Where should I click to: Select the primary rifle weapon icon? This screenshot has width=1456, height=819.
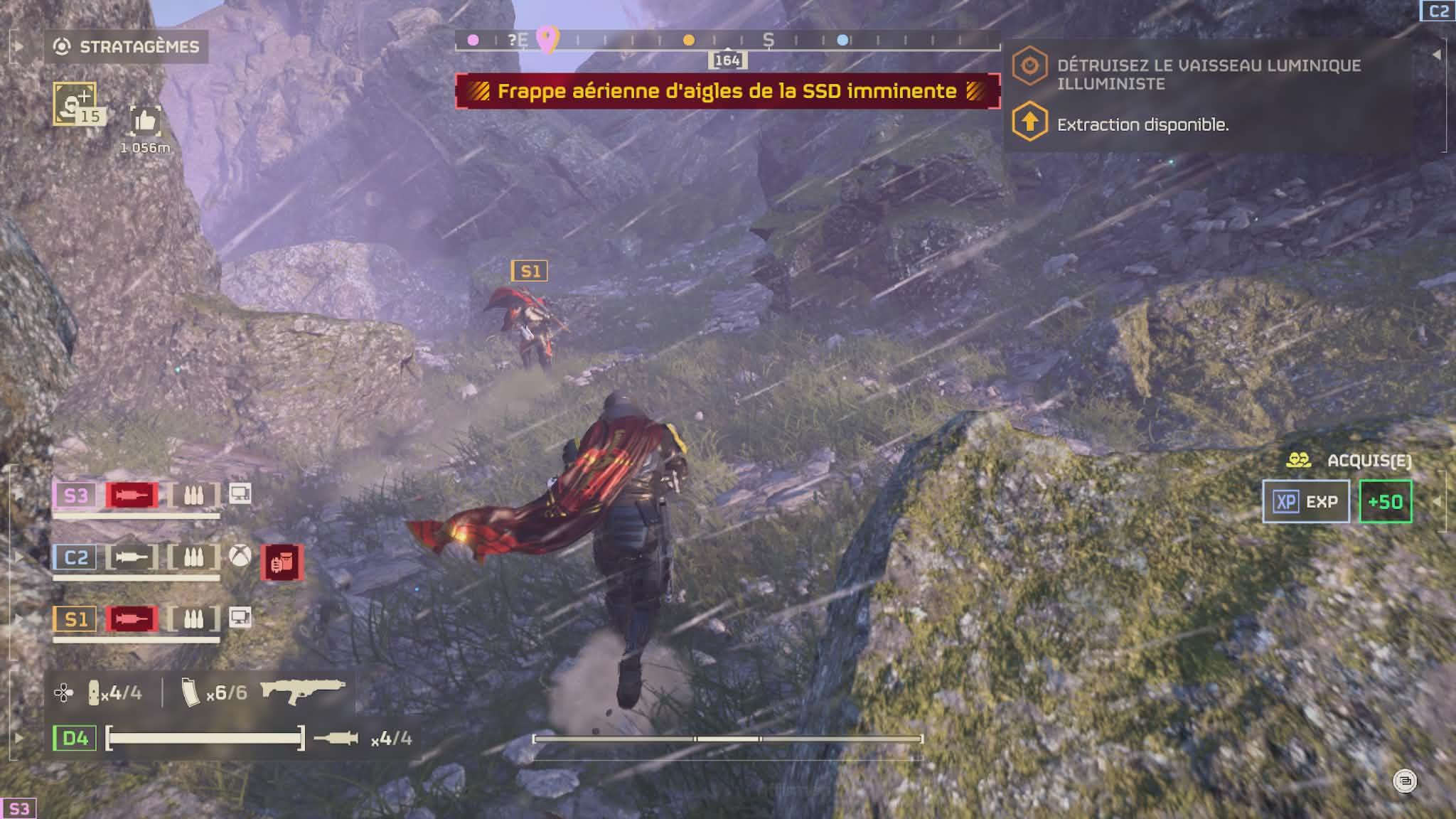click(303, 690)
